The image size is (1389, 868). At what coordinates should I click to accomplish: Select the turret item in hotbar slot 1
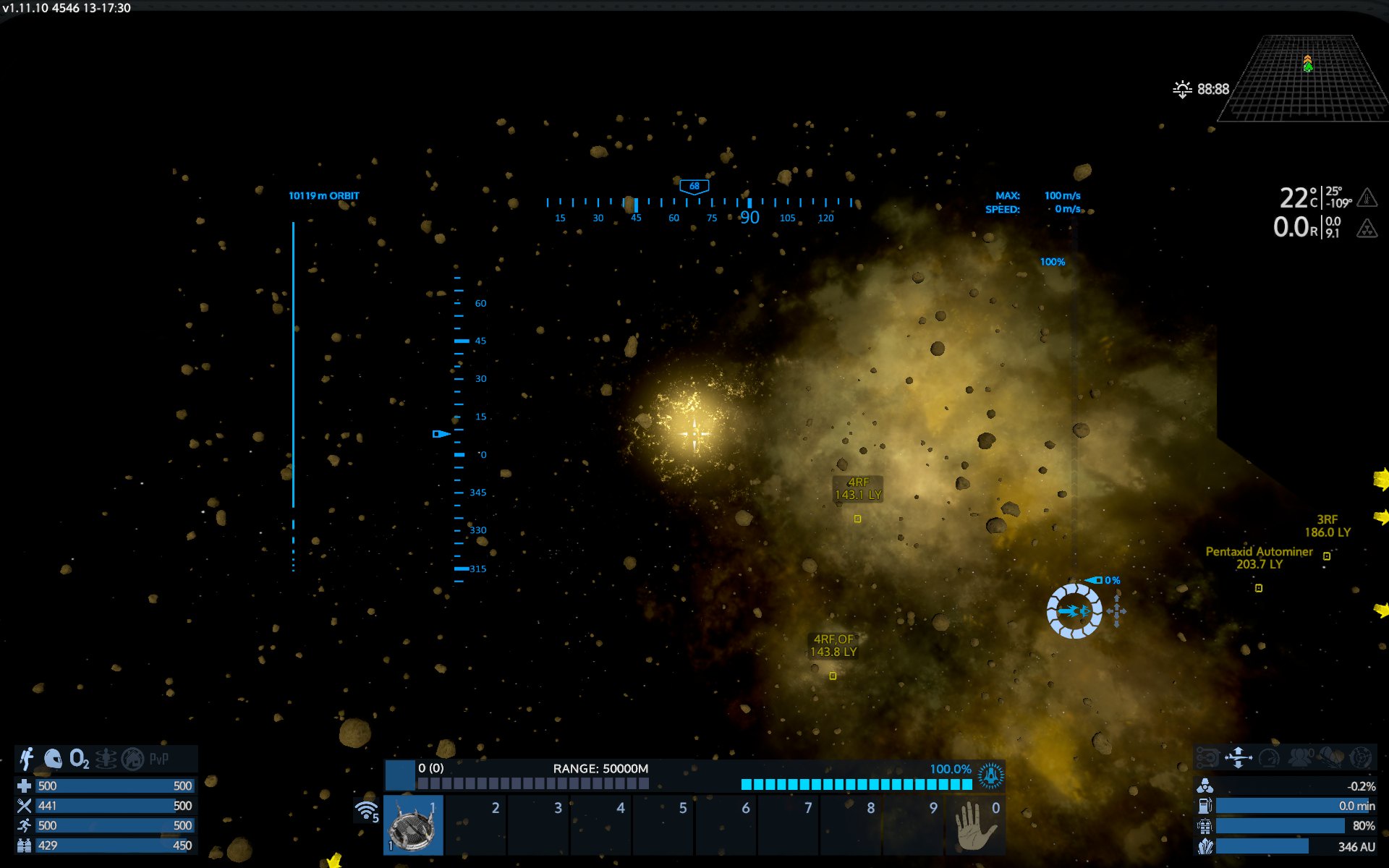[x=413, y=825]
